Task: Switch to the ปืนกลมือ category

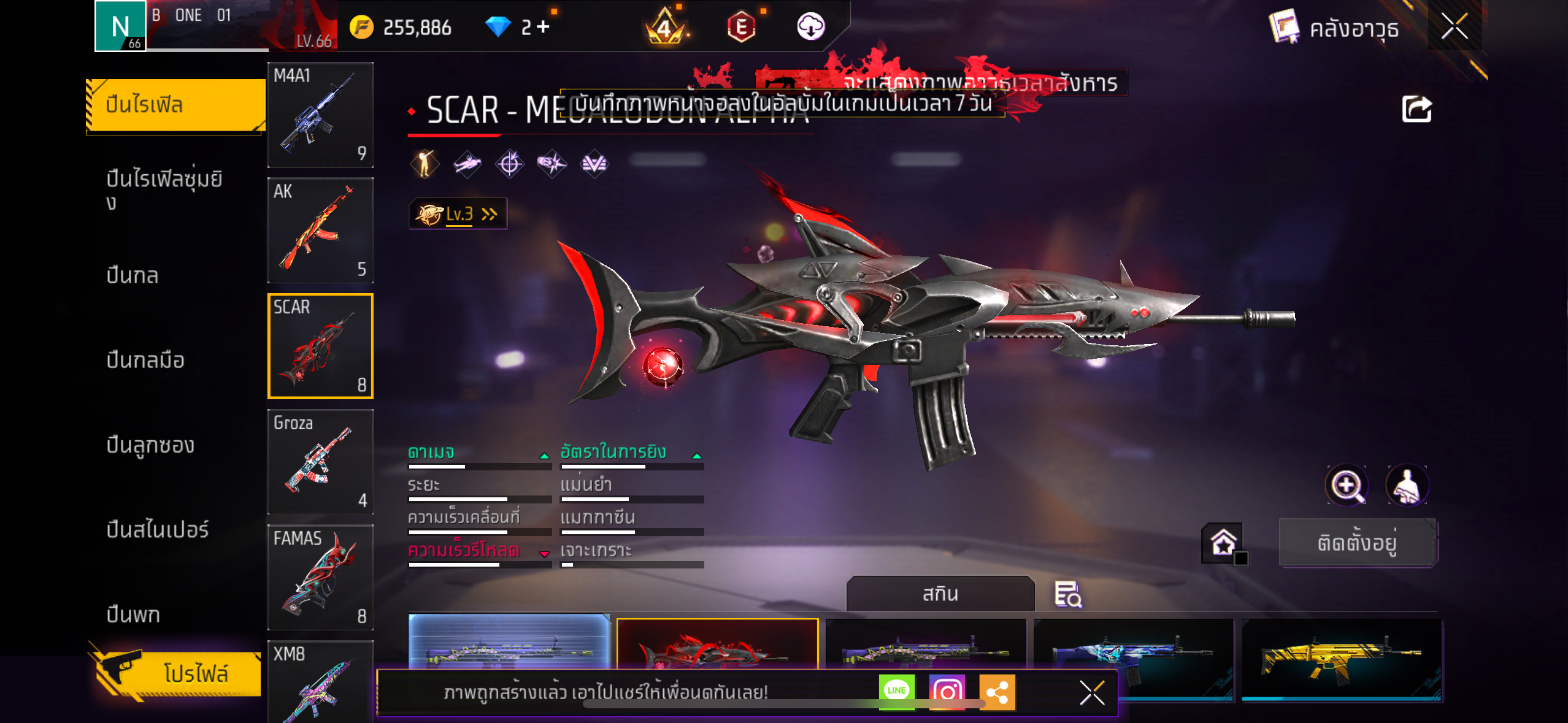Action: [145, 360]
